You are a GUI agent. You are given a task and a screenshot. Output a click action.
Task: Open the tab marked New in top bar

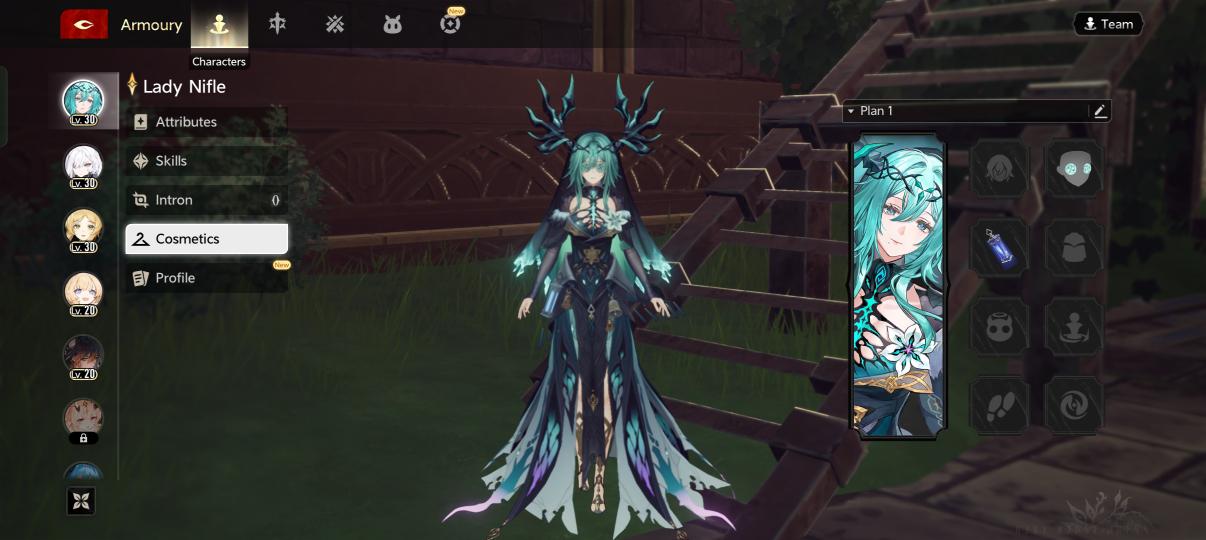450,24
